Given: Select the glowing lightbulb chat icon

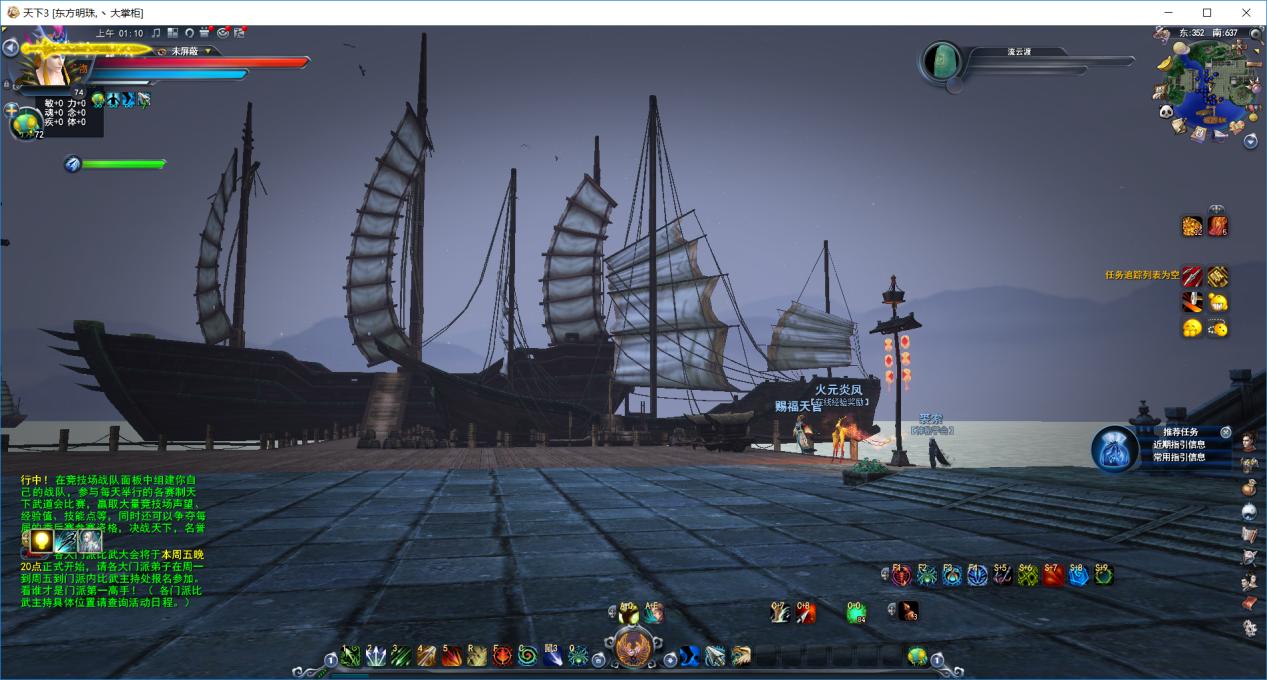Looking at the screenshot, I should (41, 541).
